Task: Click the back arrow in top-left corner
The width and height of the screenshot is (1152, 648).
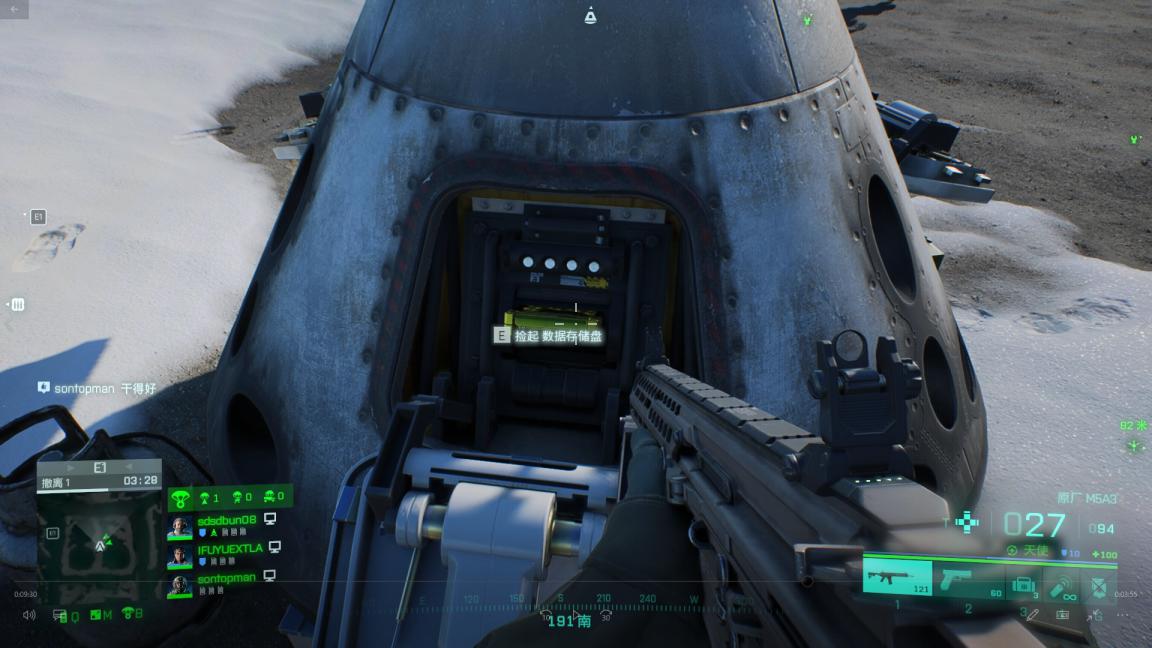Action: click(x=14, y=9)
